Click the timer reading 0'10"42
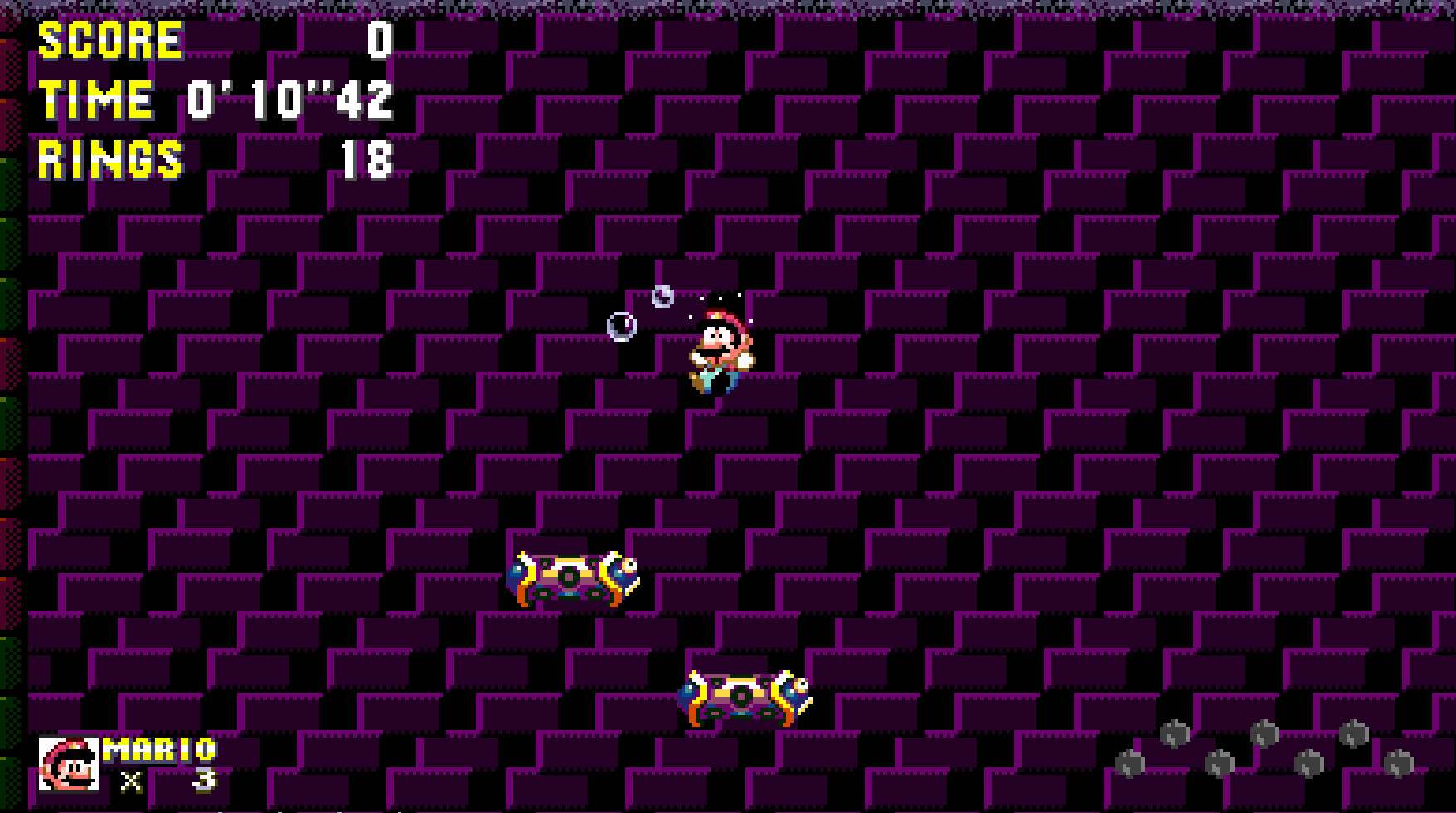Screen dimensions: 1456x813 (x=290, y=101)
